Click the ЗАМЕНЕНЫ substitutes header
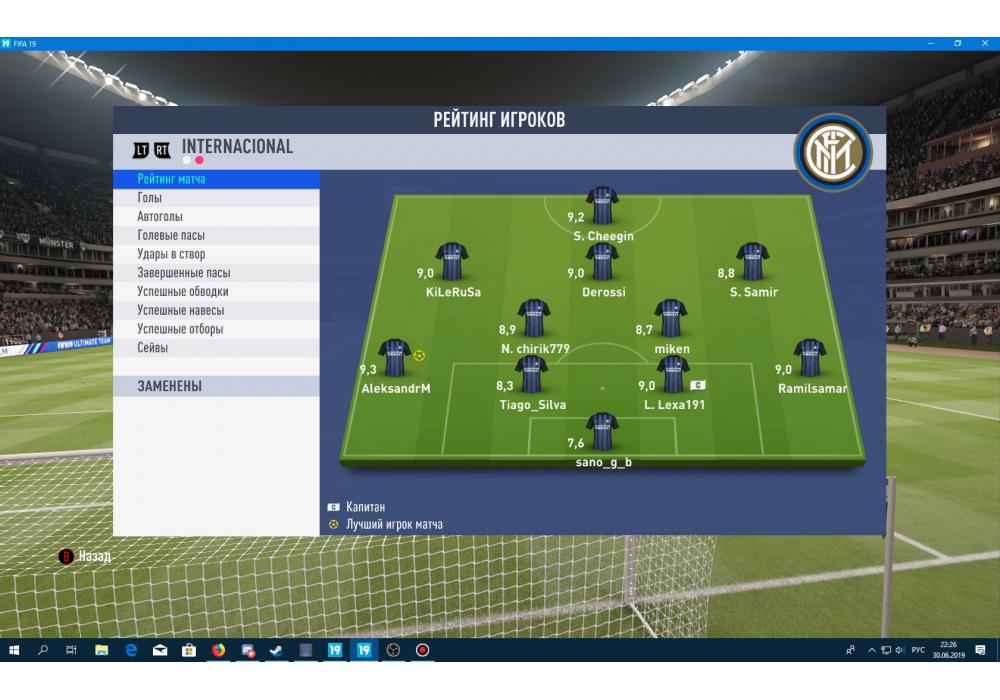 (216, 386)
